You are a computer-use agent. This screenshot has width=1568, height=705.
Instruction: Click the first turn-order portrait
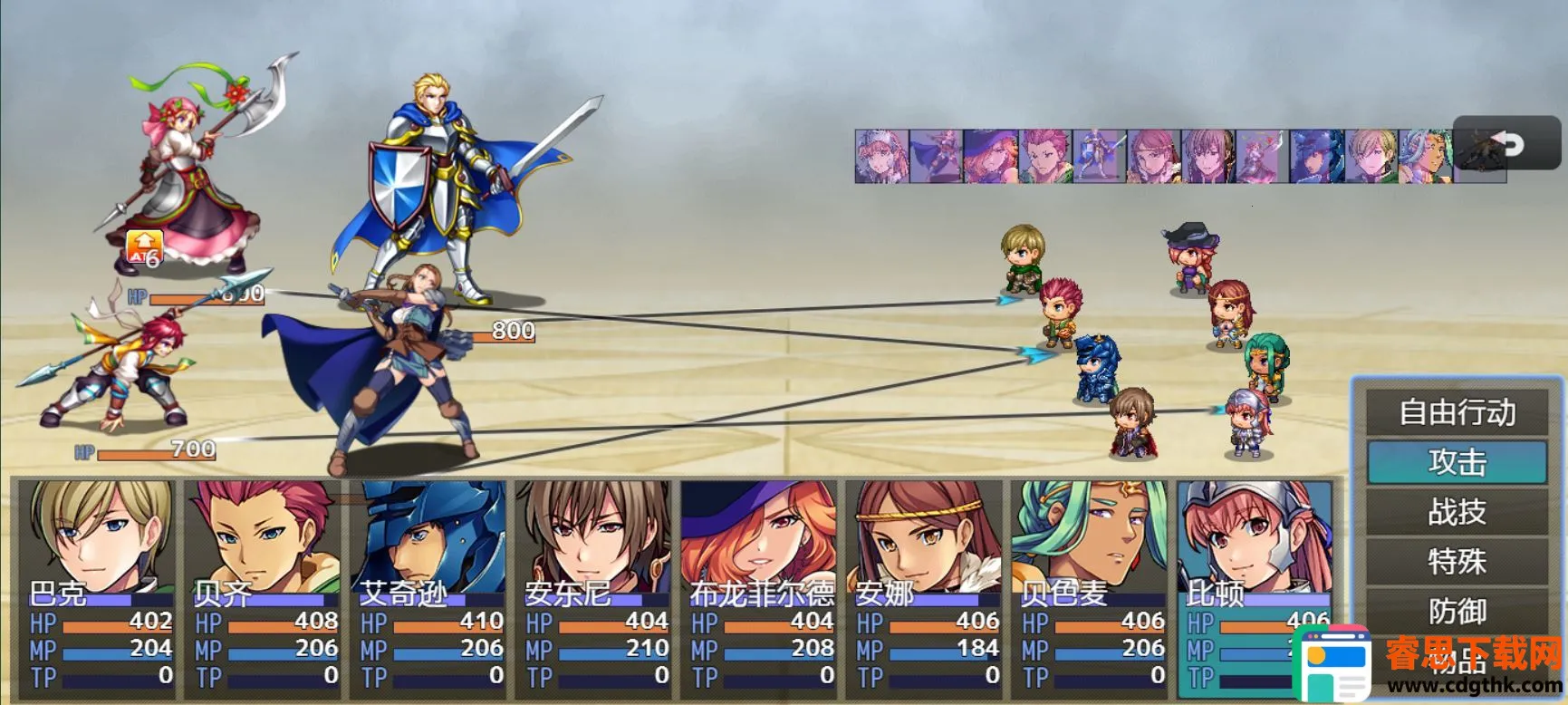point(881,156)
